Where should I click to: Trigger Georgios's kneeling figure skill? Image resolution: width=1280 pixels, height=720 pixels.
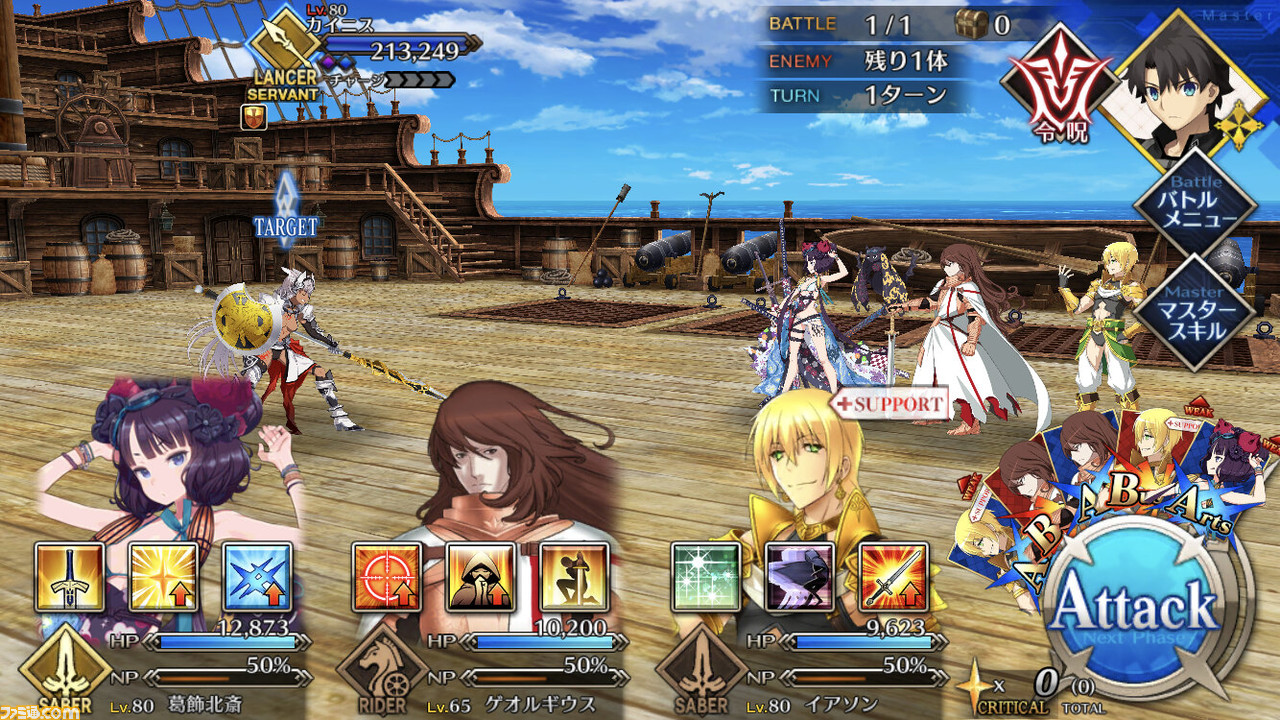click(574, 577)
